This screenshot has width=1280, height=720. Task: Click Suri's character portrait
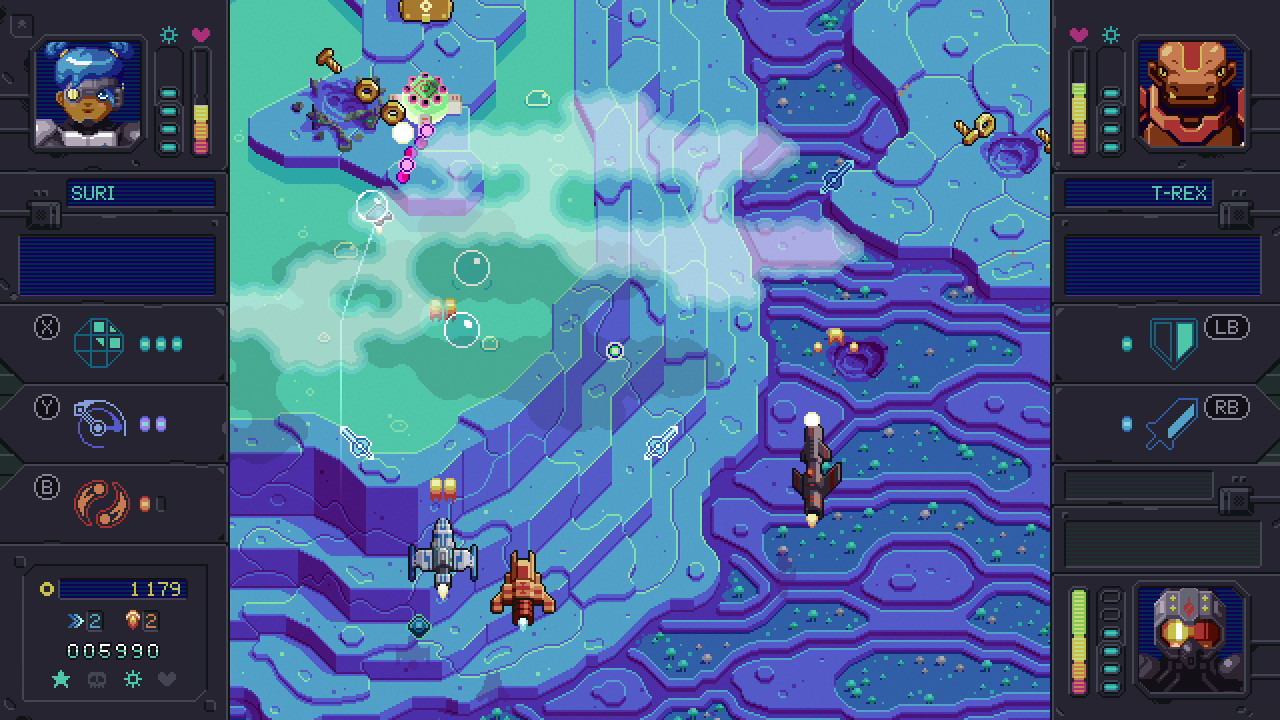85,95
